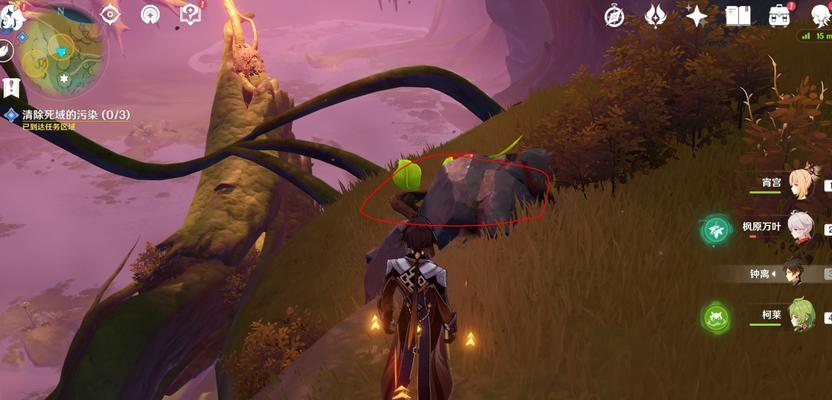The image size is (832, 400).
Task: Switch to party member 枫原万叶
Action: click(799, 228)
